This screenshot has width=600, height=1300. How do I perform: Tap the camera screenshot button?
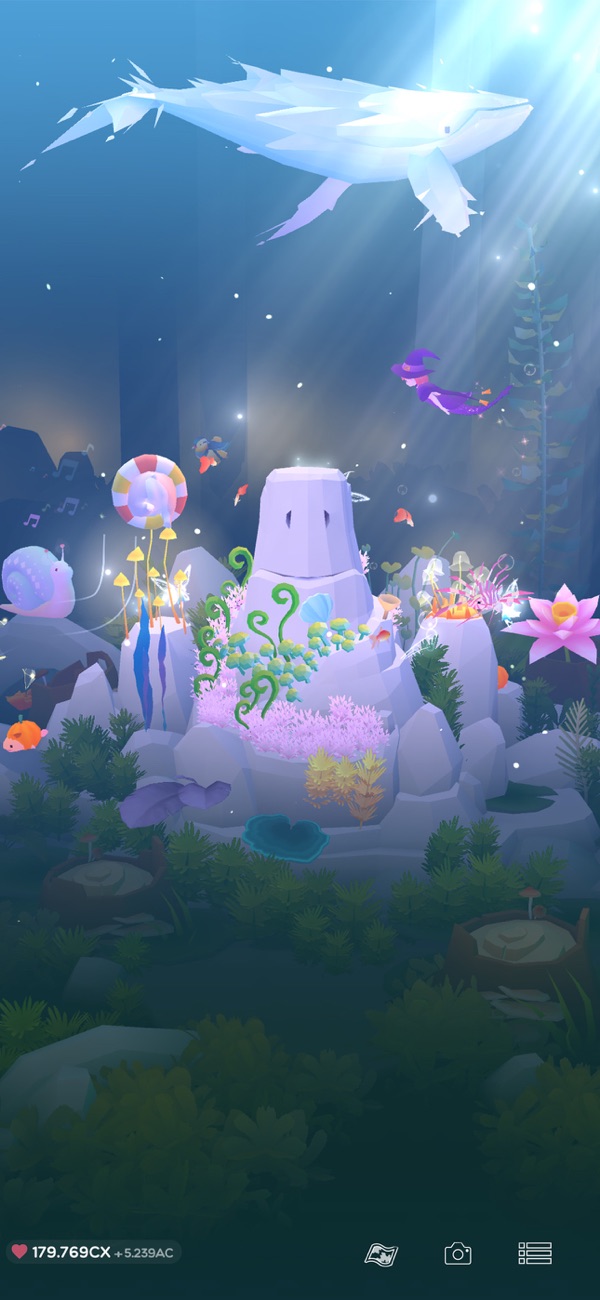[x=458, y=1253]
